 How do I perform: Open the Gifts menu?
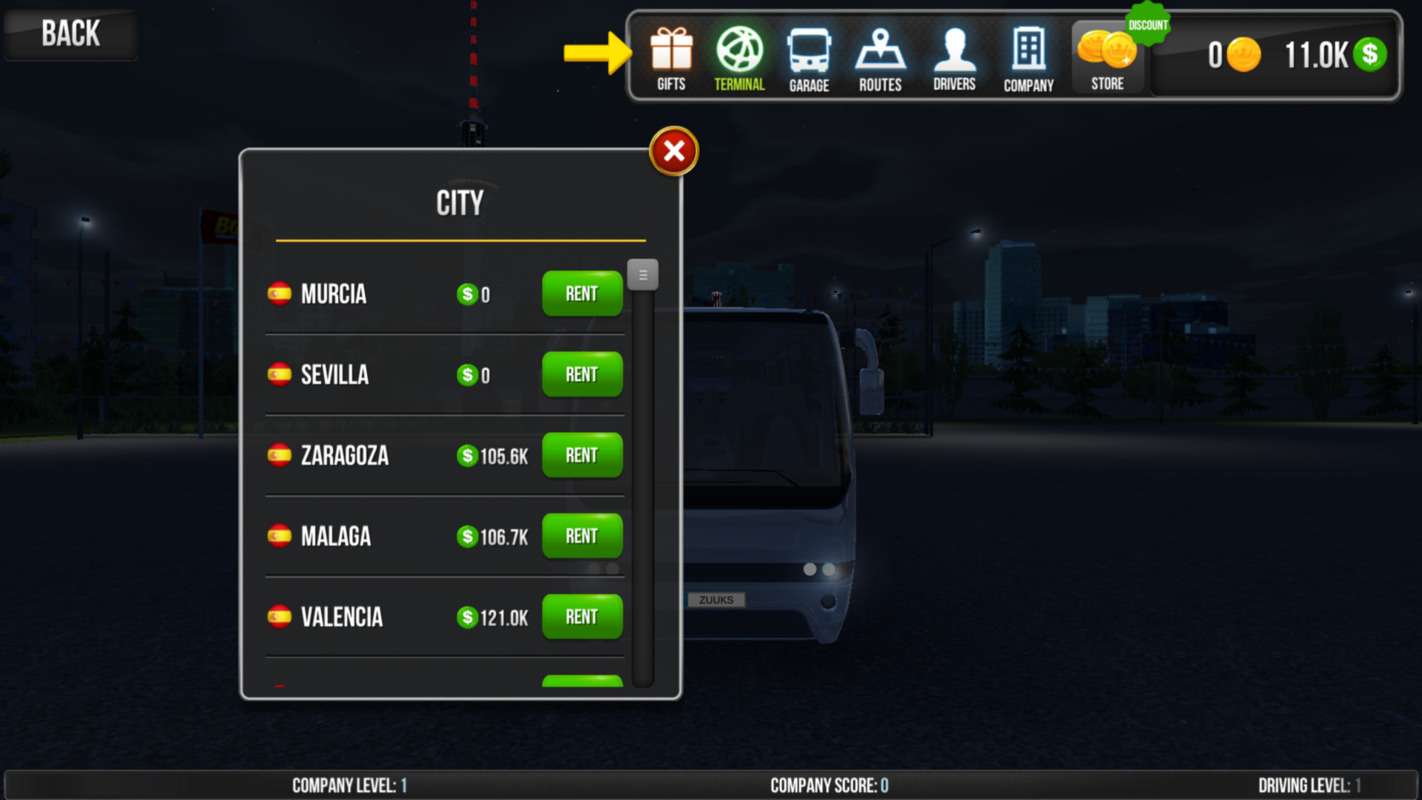671,58
